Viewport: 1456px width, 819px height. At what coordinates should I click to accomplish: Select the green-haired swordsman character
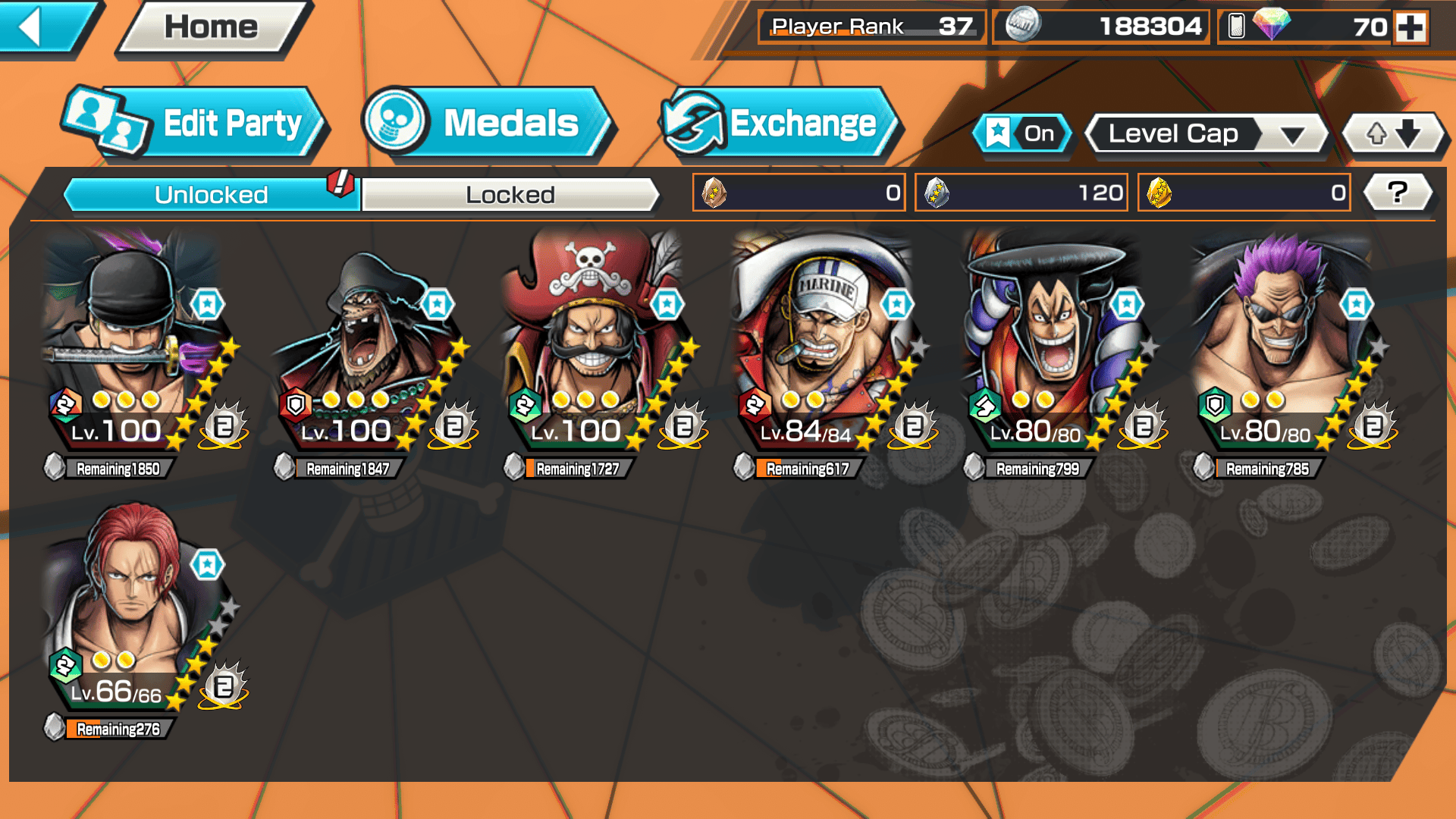coord(133,341)
